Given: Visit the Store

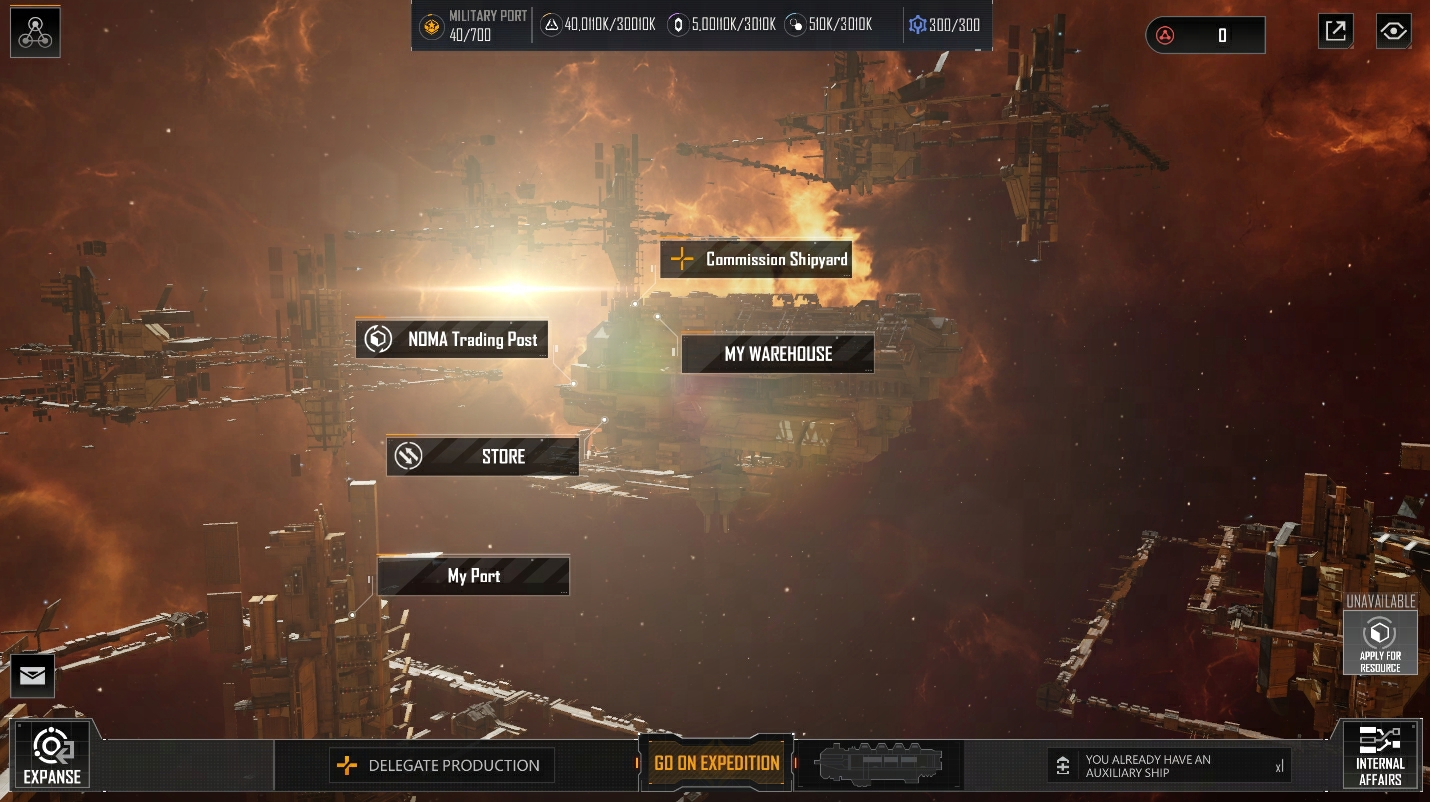Looking at the screenshot, I should [483, 457].
